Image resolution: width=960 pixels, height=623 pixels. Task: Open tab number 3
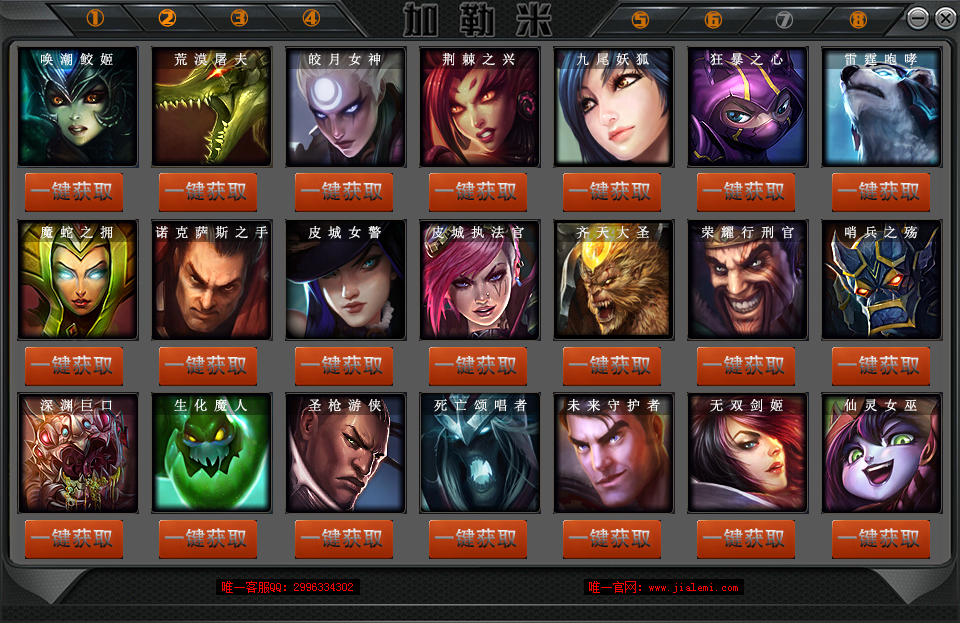(x=239, y=18)
